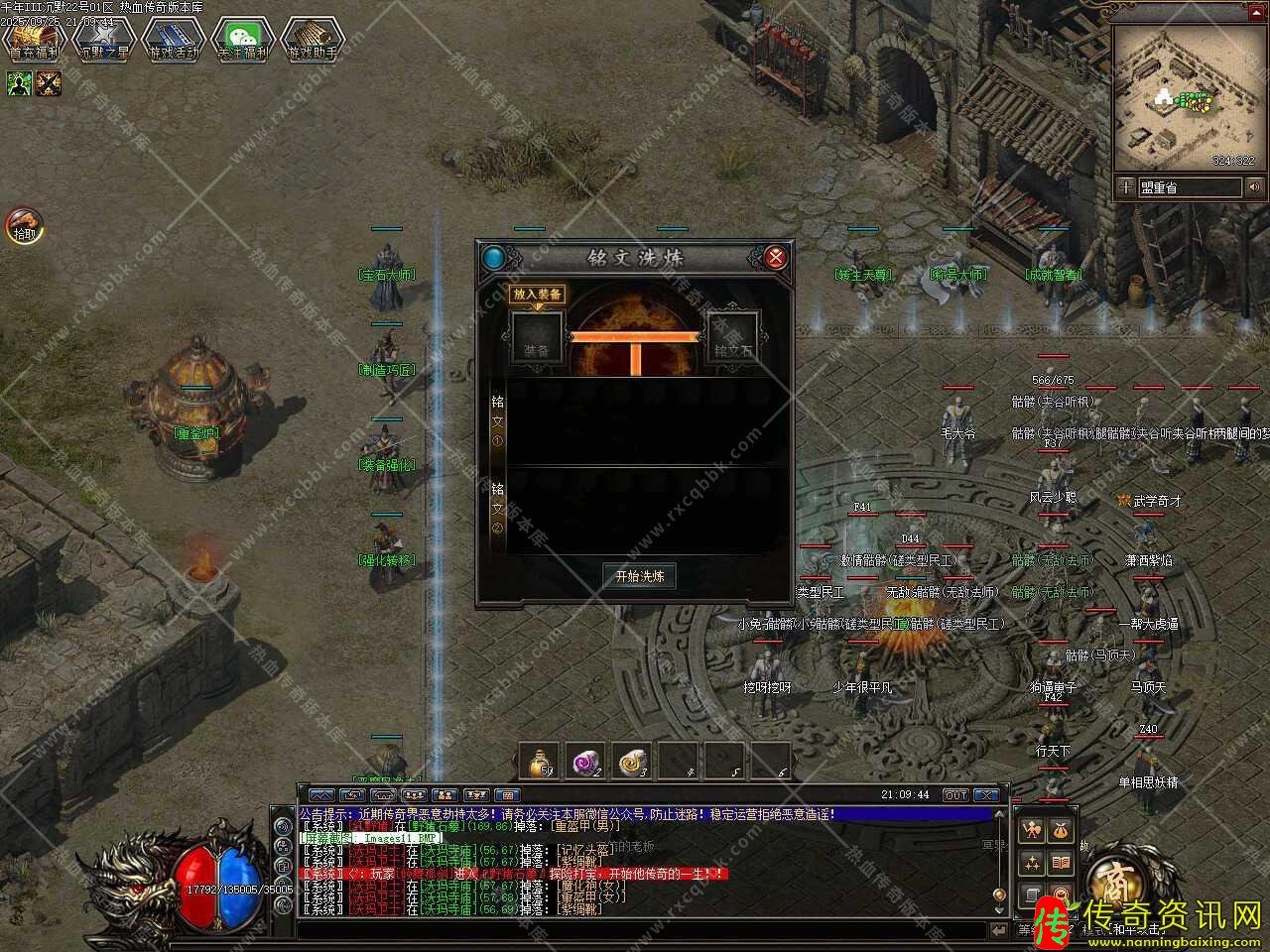
Task: Close the 铭文洗炼 window
Action: pos(776,258)
